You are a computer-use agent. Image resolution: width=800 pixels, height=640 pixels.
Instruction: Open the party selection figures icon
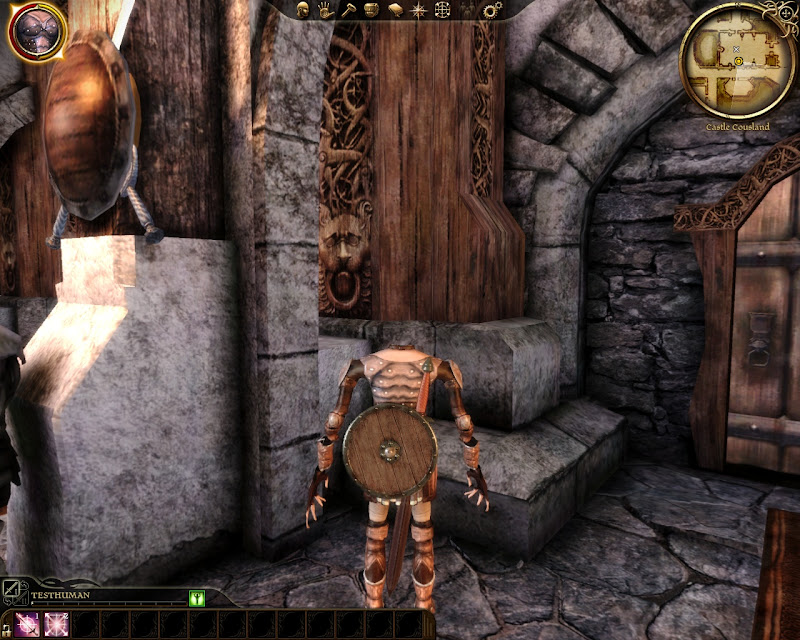tap(467, 10)
